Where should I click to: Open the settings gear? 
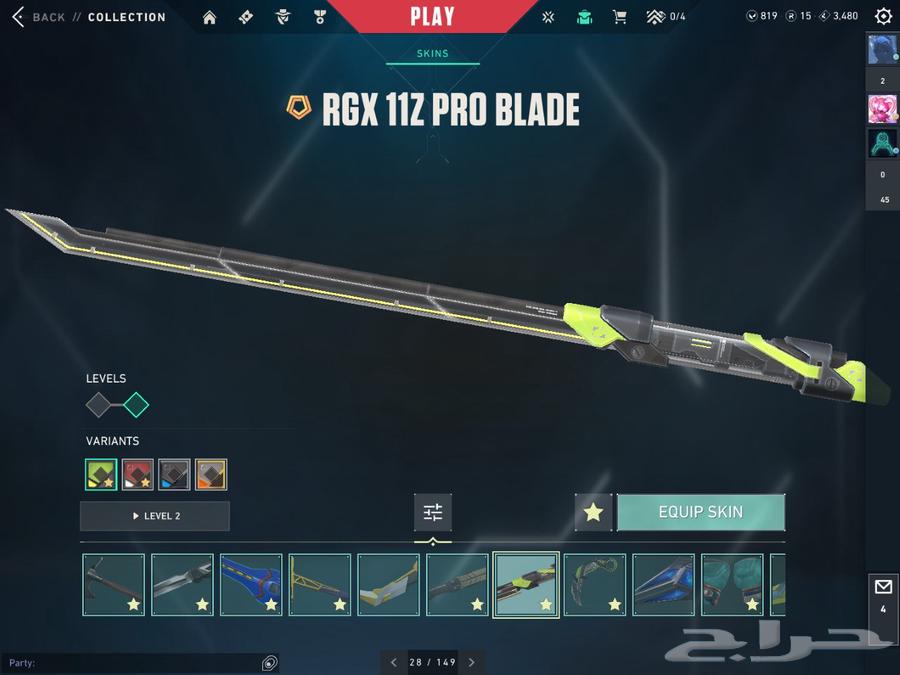[x=883, y=17]
